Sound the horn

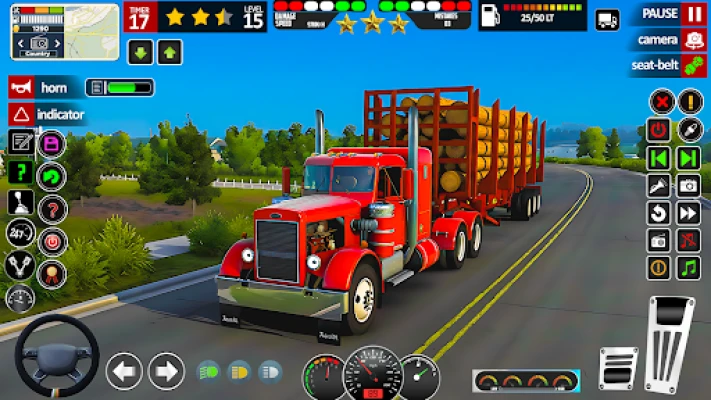coord(22,87)
